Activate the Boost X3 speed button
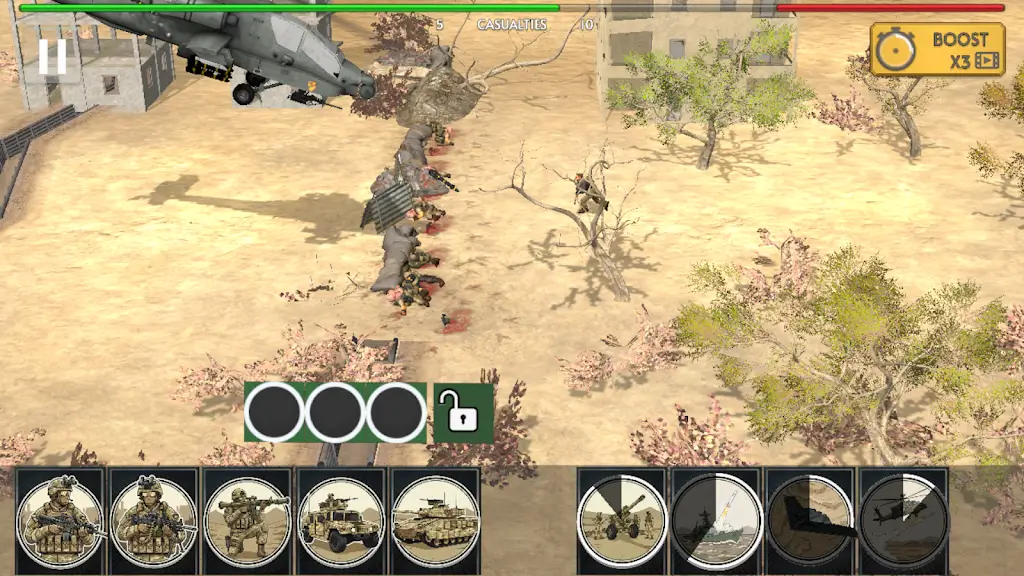The image size is (1024, 576). coord(937,49)
